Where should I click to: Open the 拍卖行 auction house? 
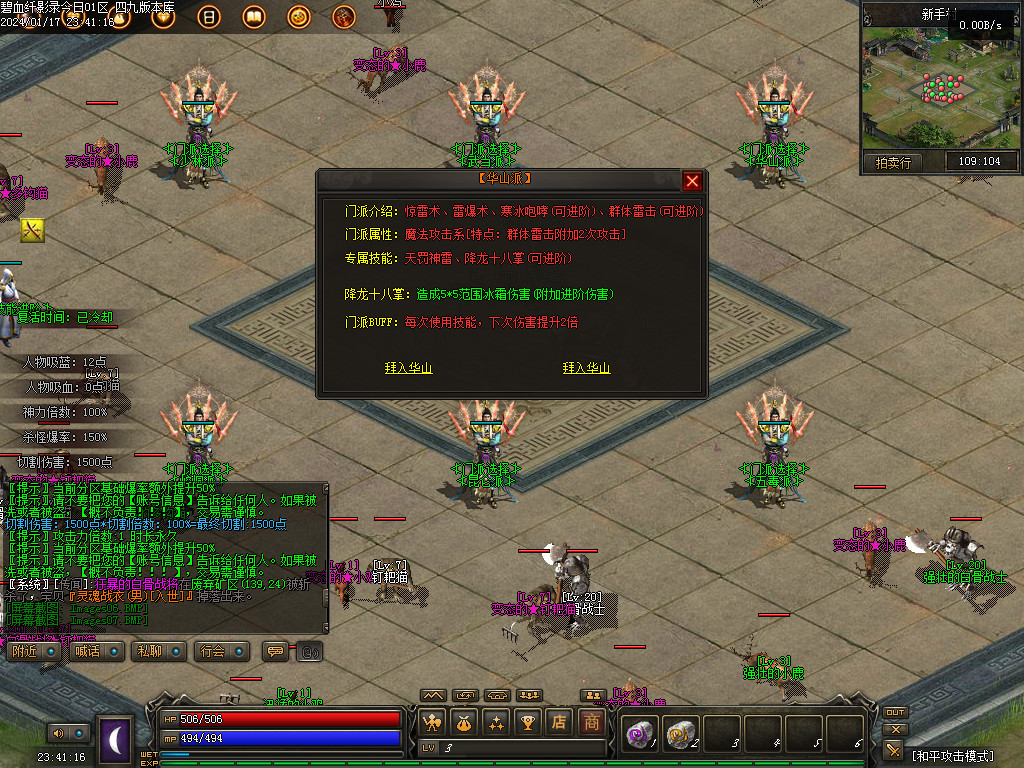(x=892, y=162)
